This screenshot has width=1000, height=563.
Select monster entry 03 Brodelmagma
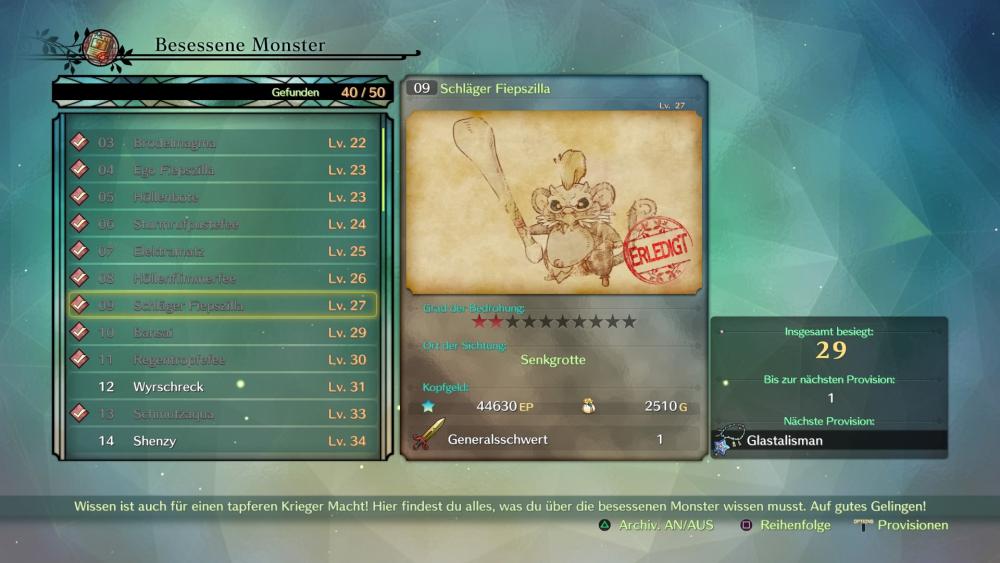tap(222, 143)
